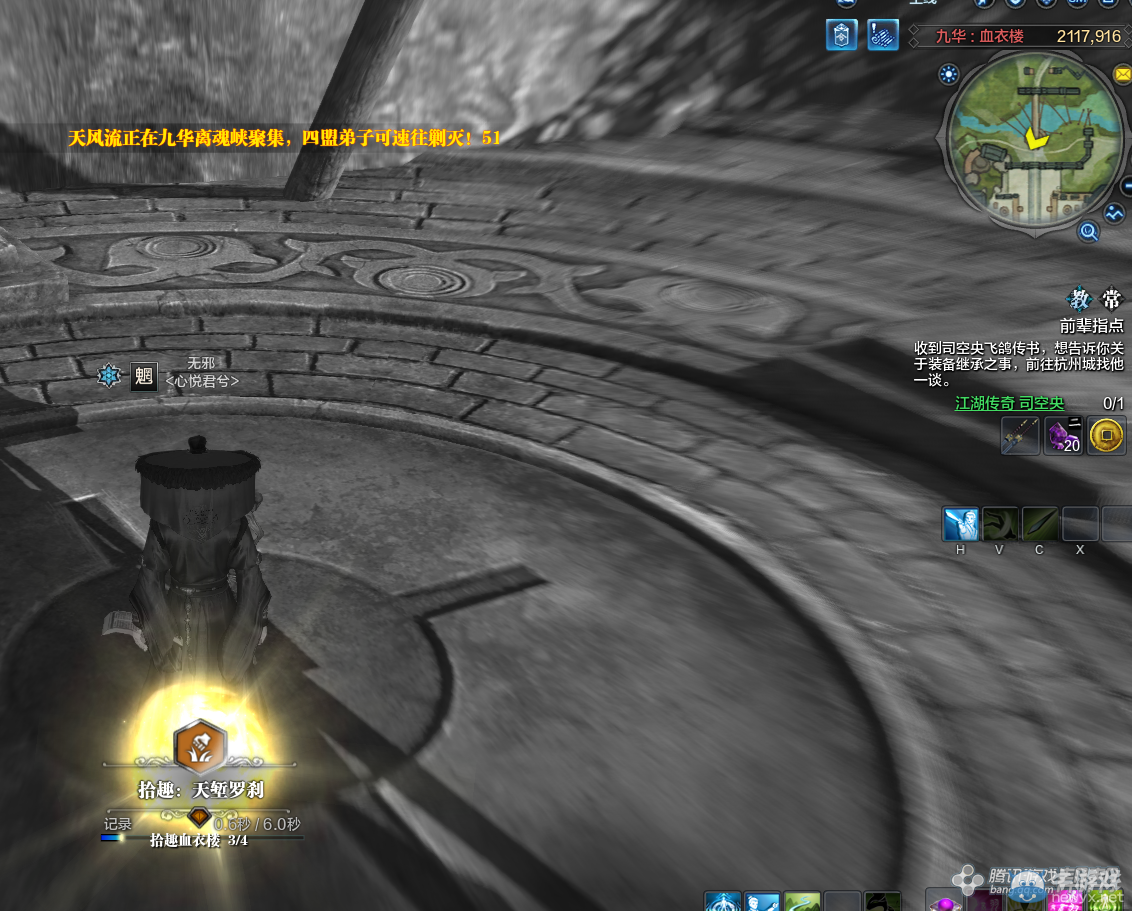Open the blue lantern icon panel
1132x911 pixels.
pos(841,35)
